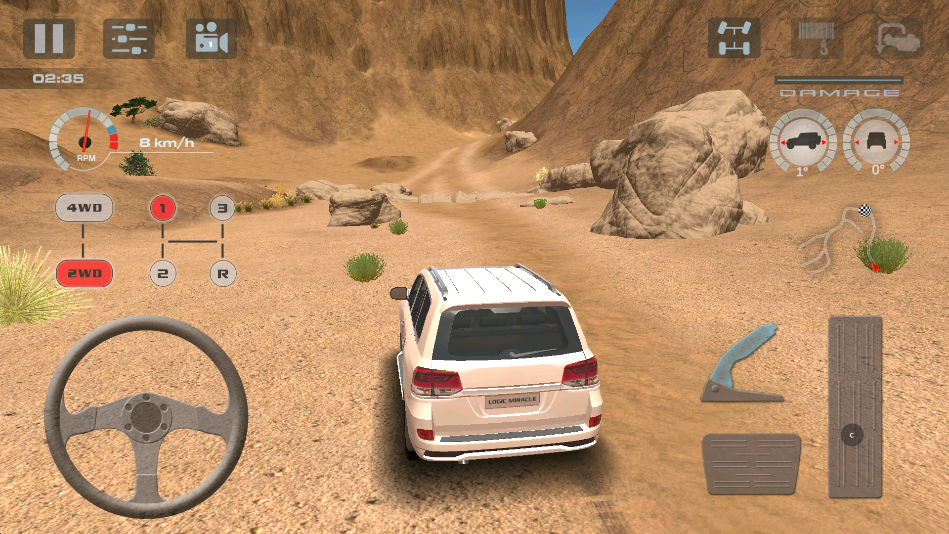Select 2WD drive mode
This screenshot has height=534, width=949.
(84, 272)
